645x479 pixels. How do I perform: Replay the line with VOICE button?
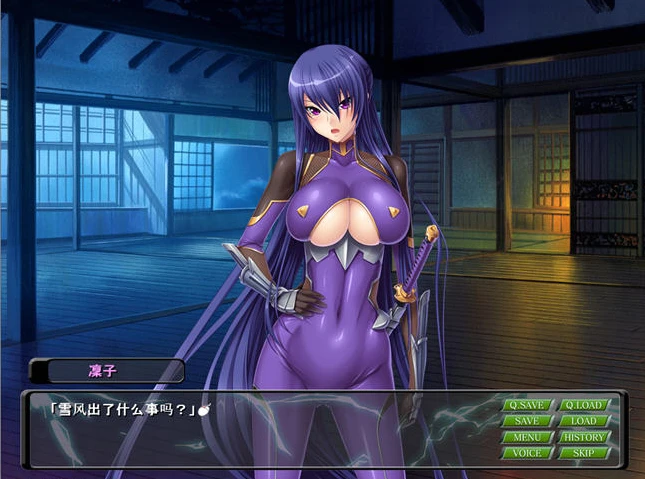coord(527,453)
